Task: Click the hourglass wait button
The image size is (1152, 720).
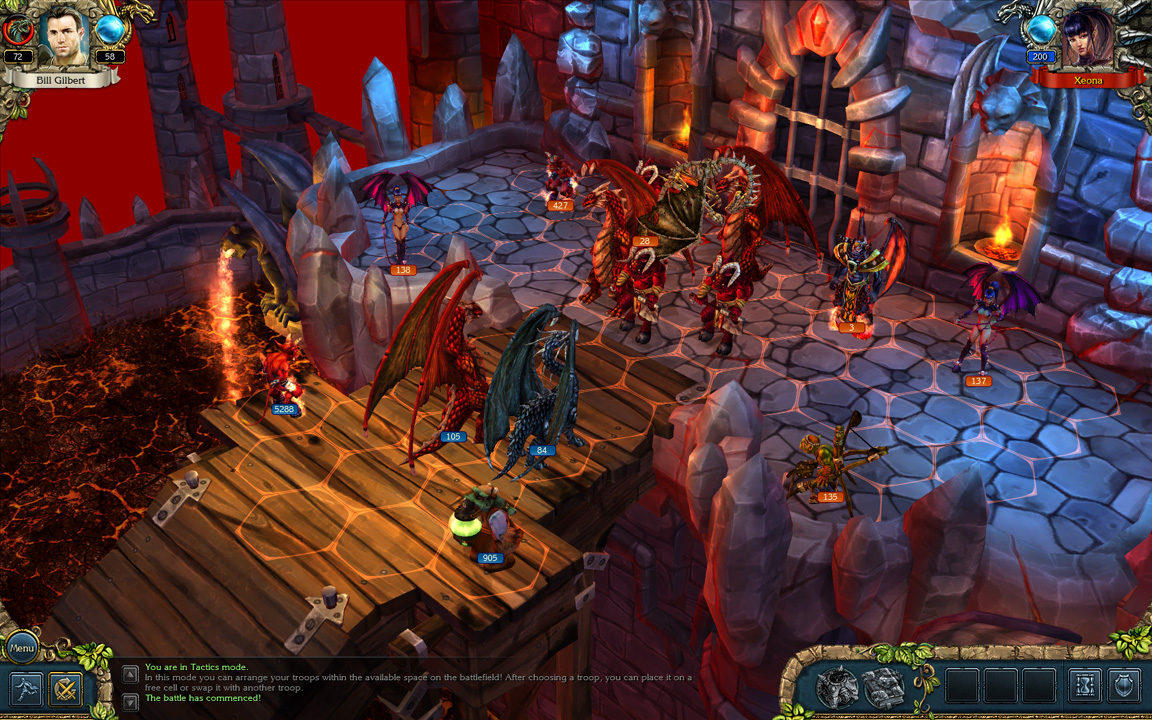Action: pyautogui.click(x=1085, y=686)
